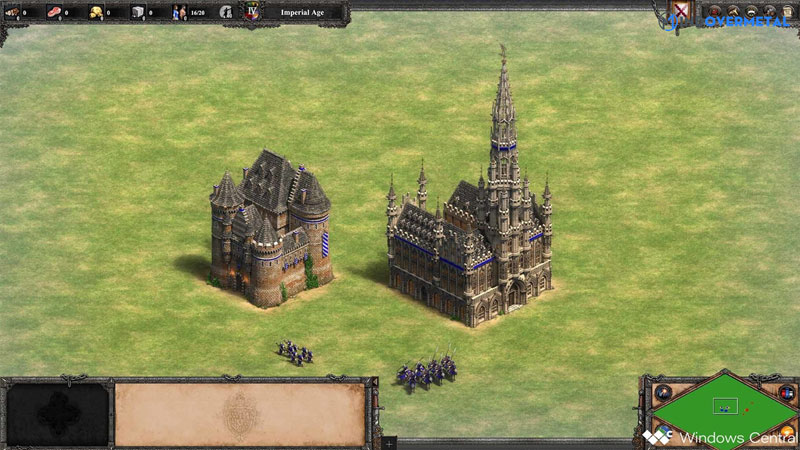Toggle the minimap color mode button

coord(789,393)
